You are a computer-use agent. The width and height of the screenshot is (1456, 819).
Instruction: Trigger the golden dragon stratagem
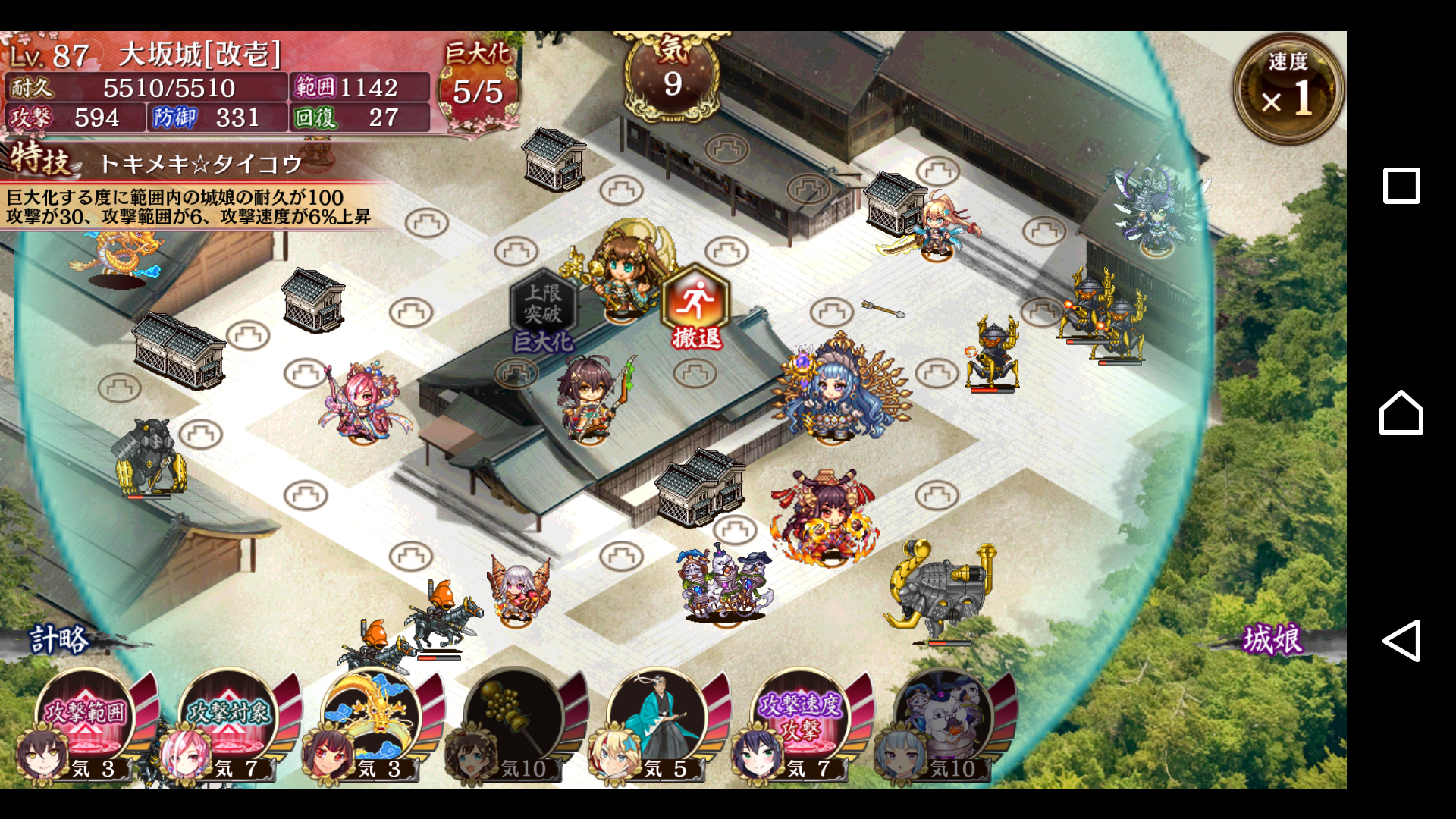coord(372,717)
